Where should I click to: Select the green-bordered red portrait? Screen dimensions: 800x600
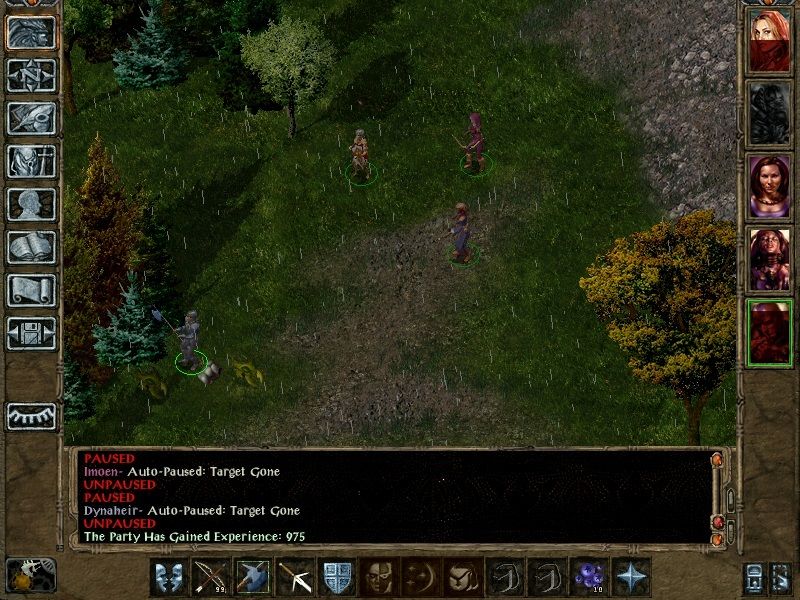pyautogui.click(x=769, y=334)
